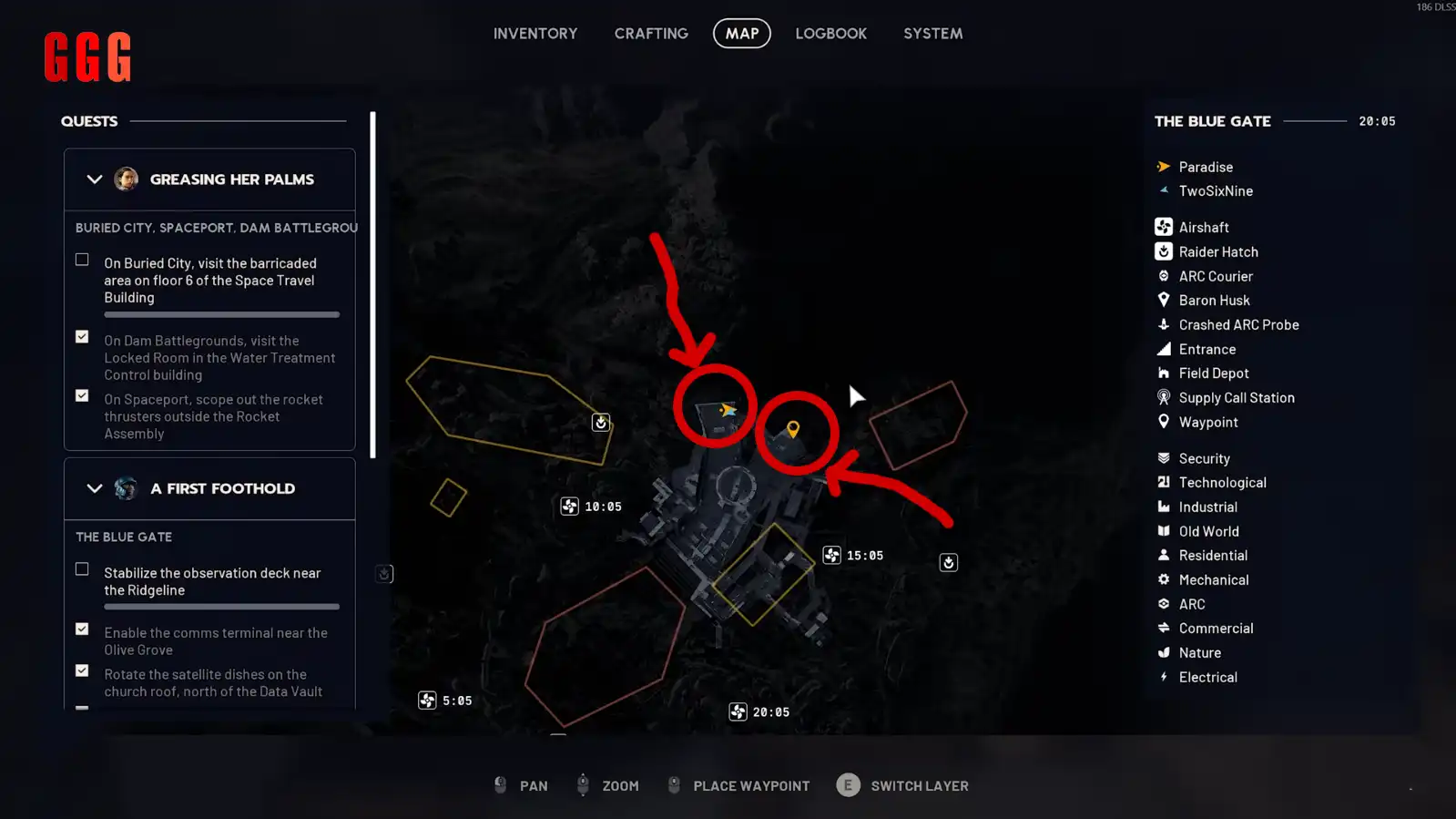This screenshot has height=819, width=1456.
Task: Click the hatch timer icon showing 20:05
Action: 738,712
